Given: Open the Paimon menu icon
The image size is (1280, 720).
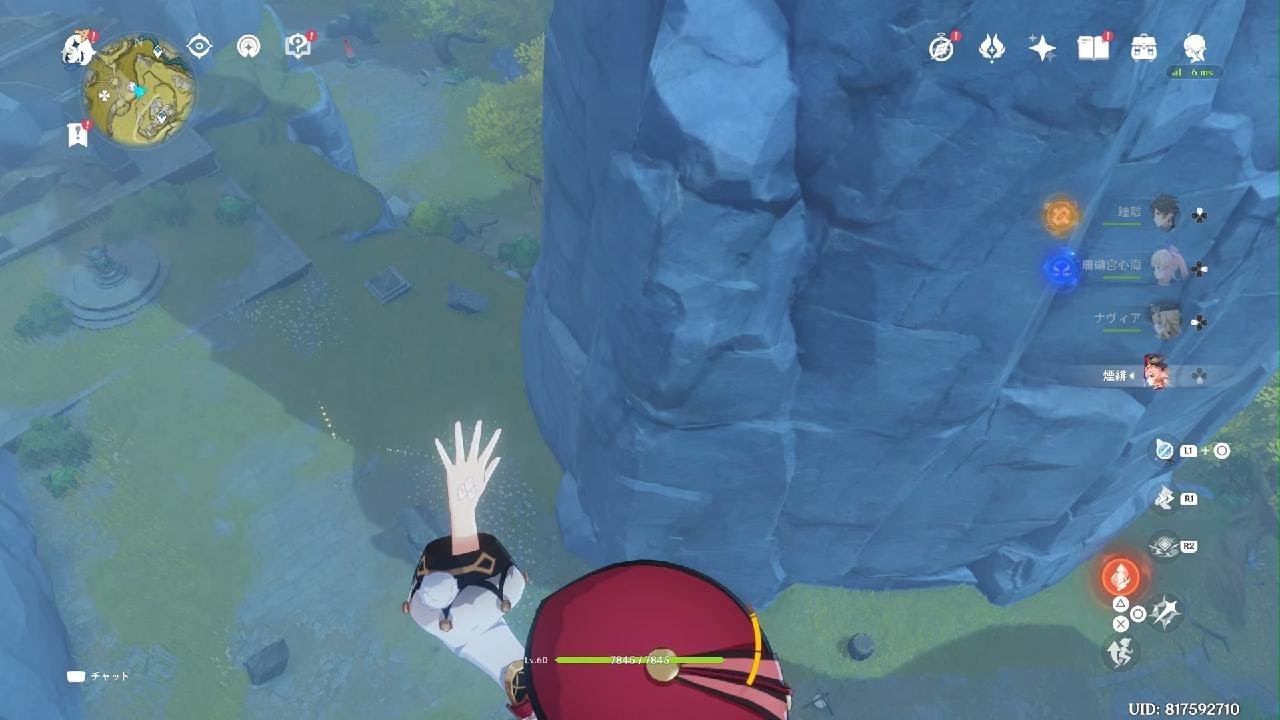Looking at the screenshot, I should coord(78,46).
